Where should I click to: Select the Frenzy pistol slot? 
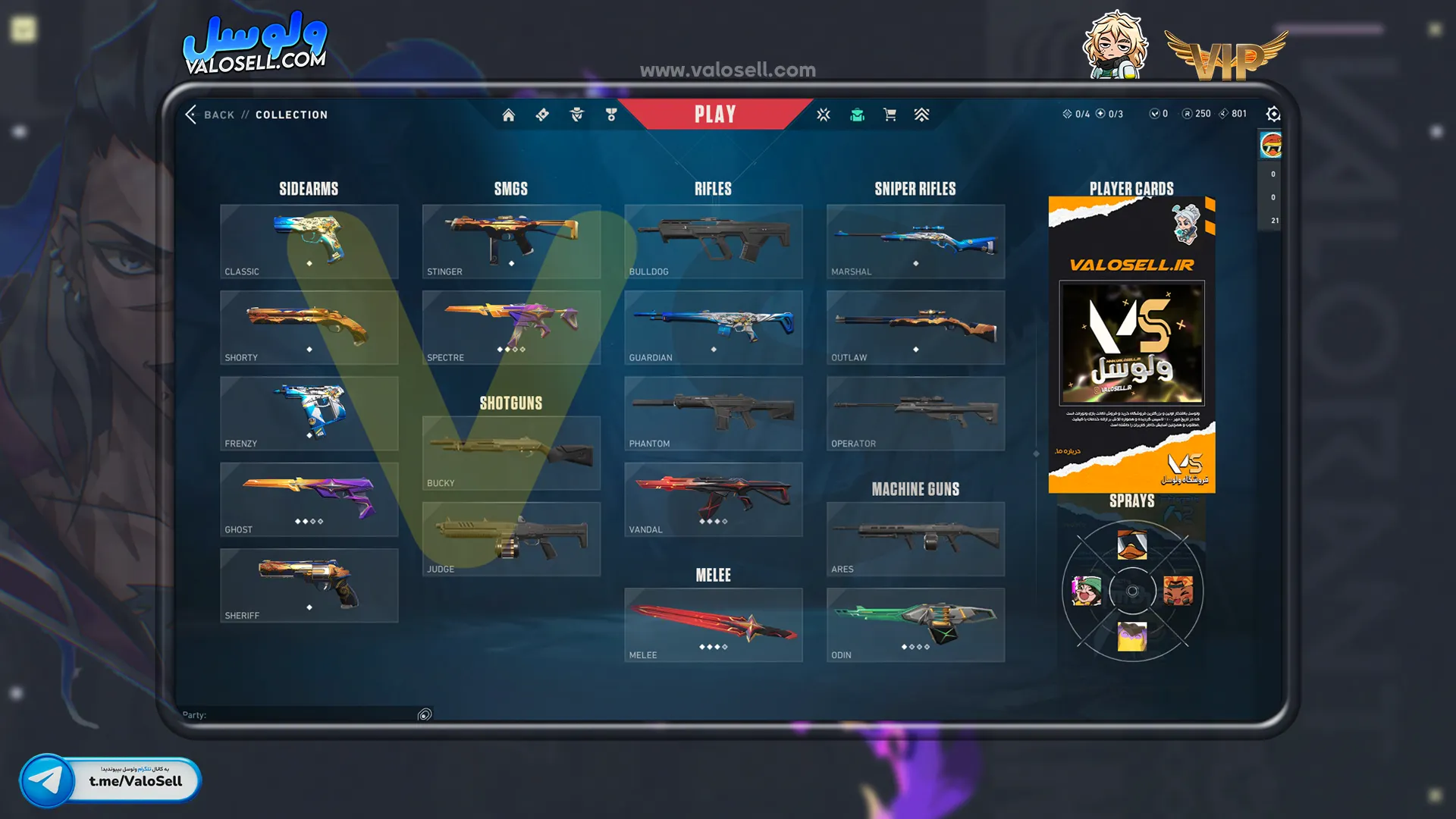(x=309, y=413)
